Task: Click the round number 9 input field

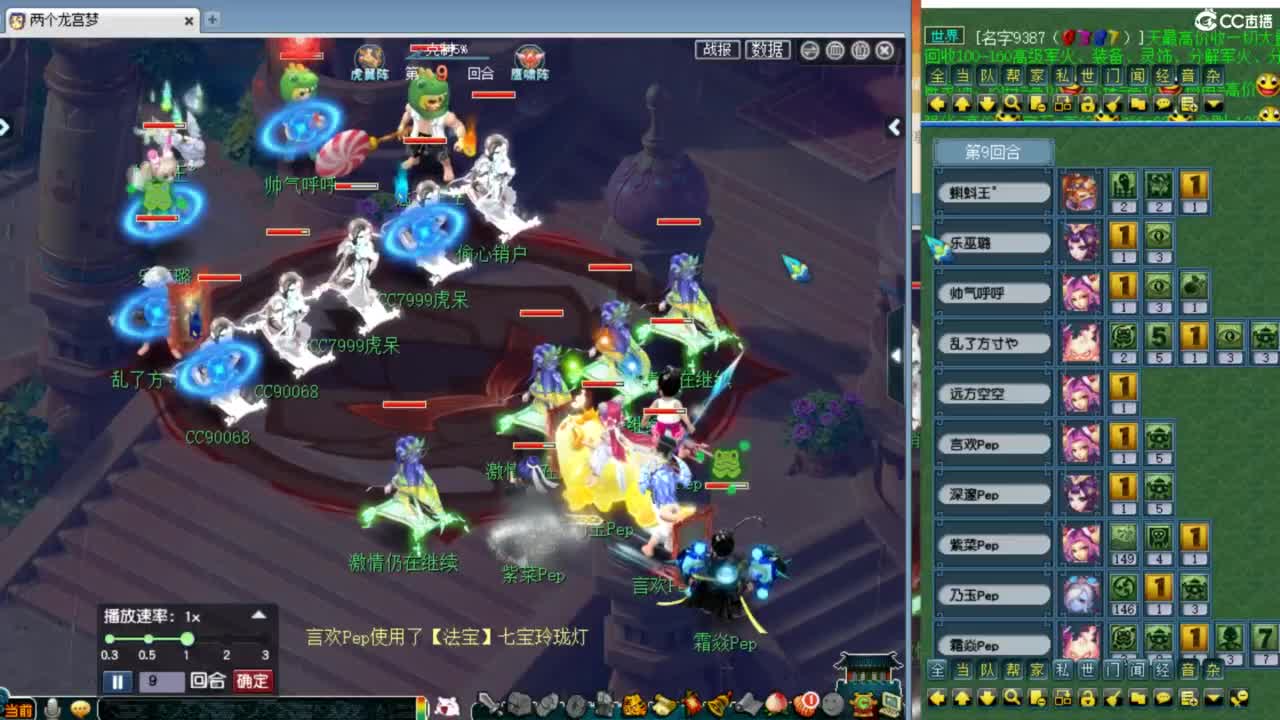Action: (x=162, y=681)
